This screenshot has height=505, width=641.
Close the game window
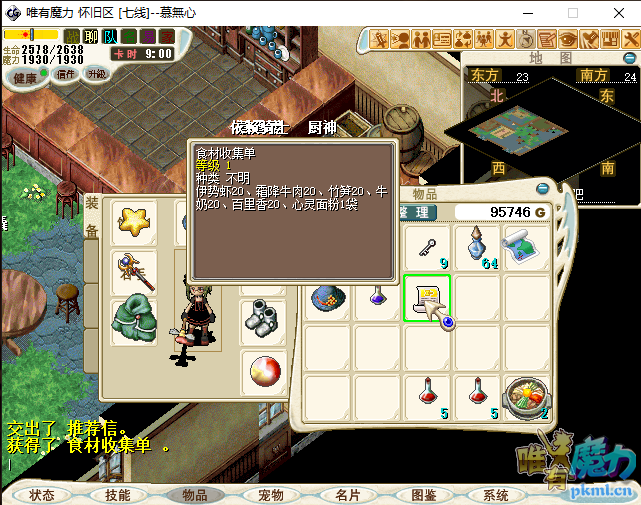[x=618, y=13]
